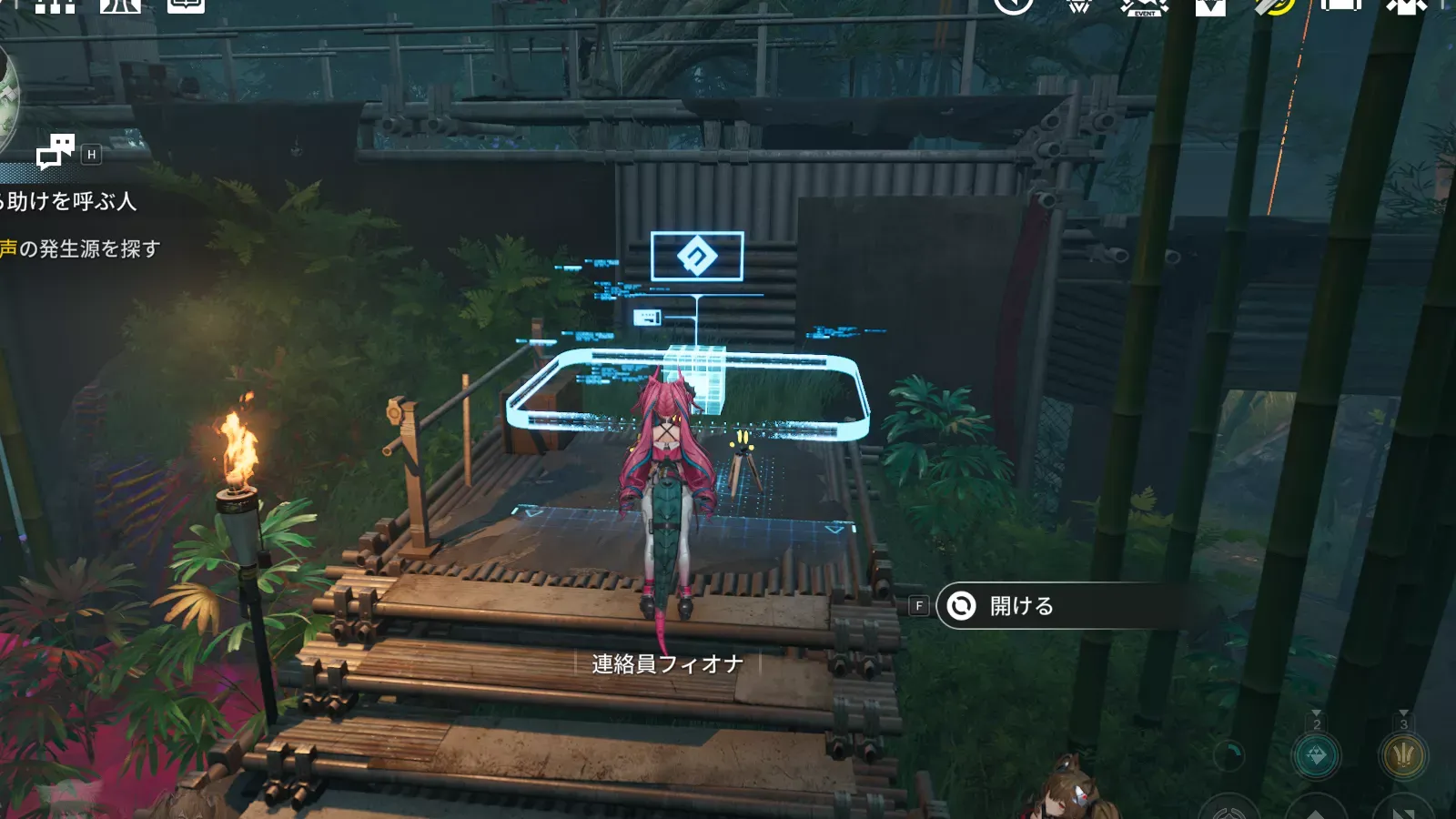Viewport: 1456px width, 819px height.
Task: Toggle the chat window speech bubble icon
Action: pos(58,152)
